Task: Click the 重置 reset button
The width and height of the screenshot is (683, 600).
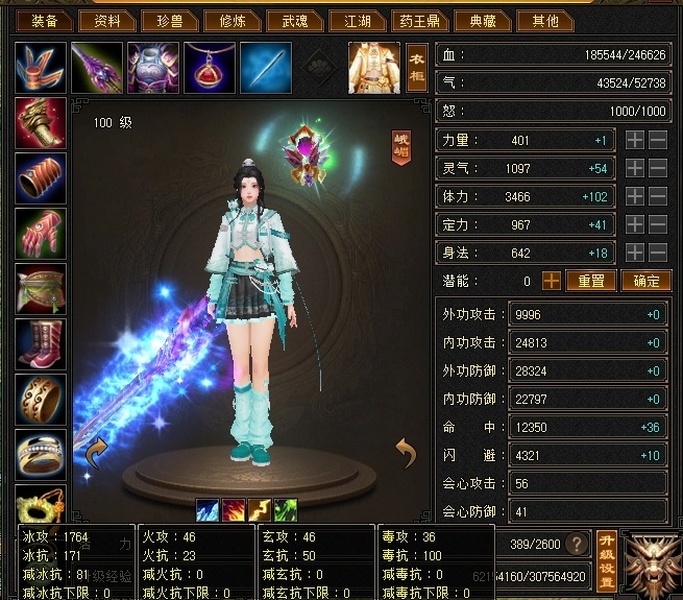Action: [x=591, y=281]
